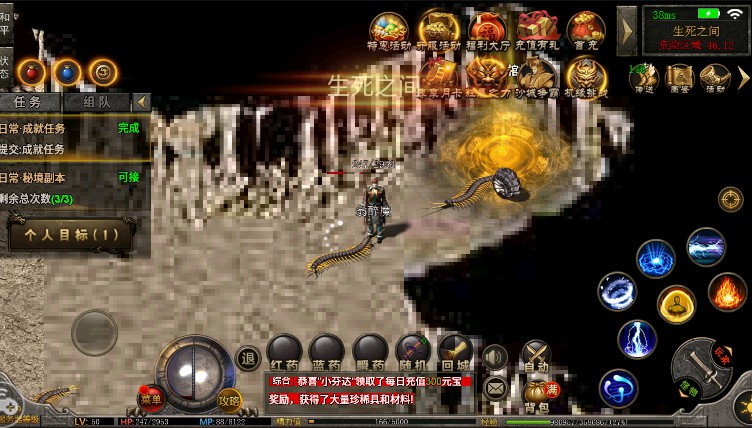This screenshot has width=752, height=428.
Task: Cast the fireball skill
Action: [727, 292]
